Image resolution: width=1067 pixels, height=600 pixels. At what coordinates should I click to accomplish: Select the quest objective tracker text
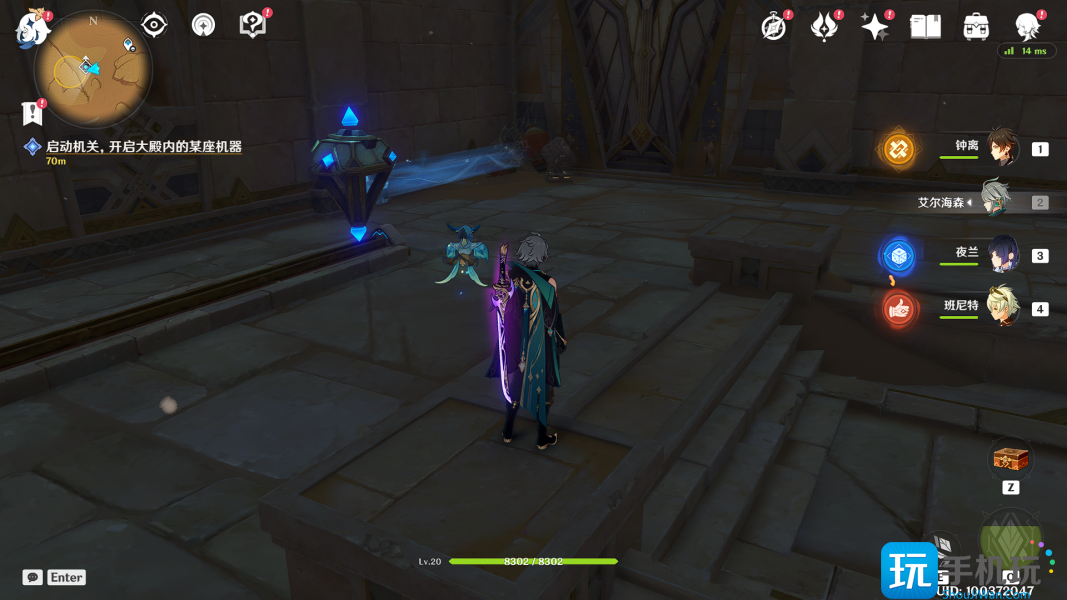coord(144,147)
